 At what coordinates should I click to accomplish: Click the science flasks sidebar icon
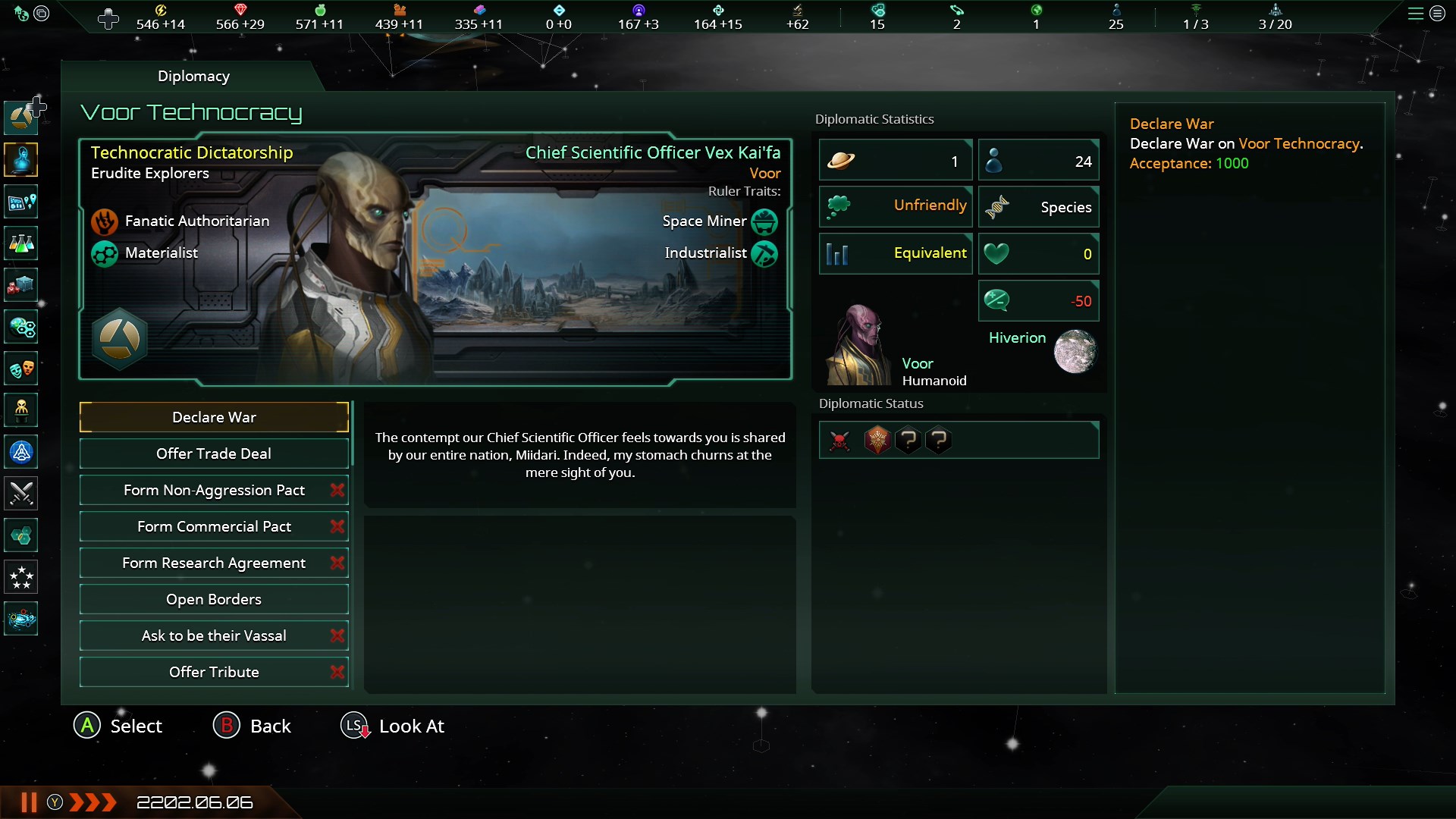(21, 244)
